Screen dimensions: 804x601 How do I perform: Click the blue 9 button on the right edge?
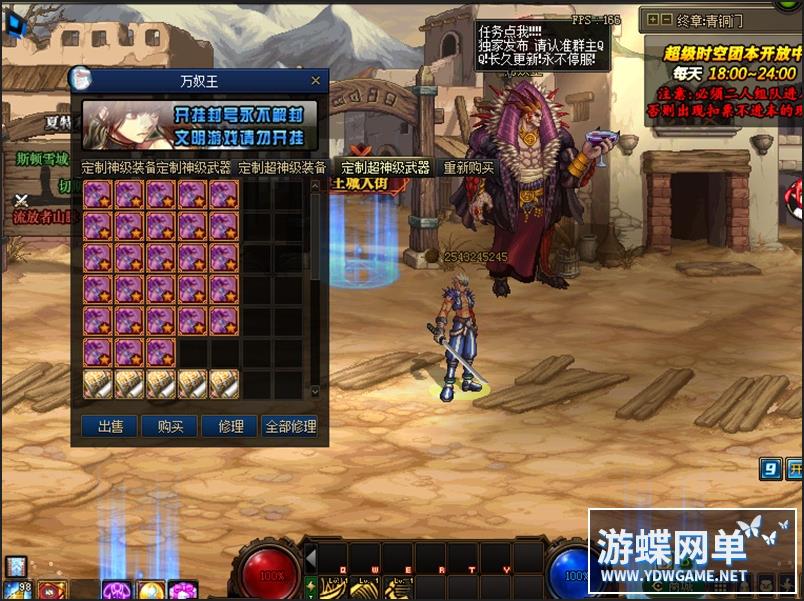click(770, 469)
